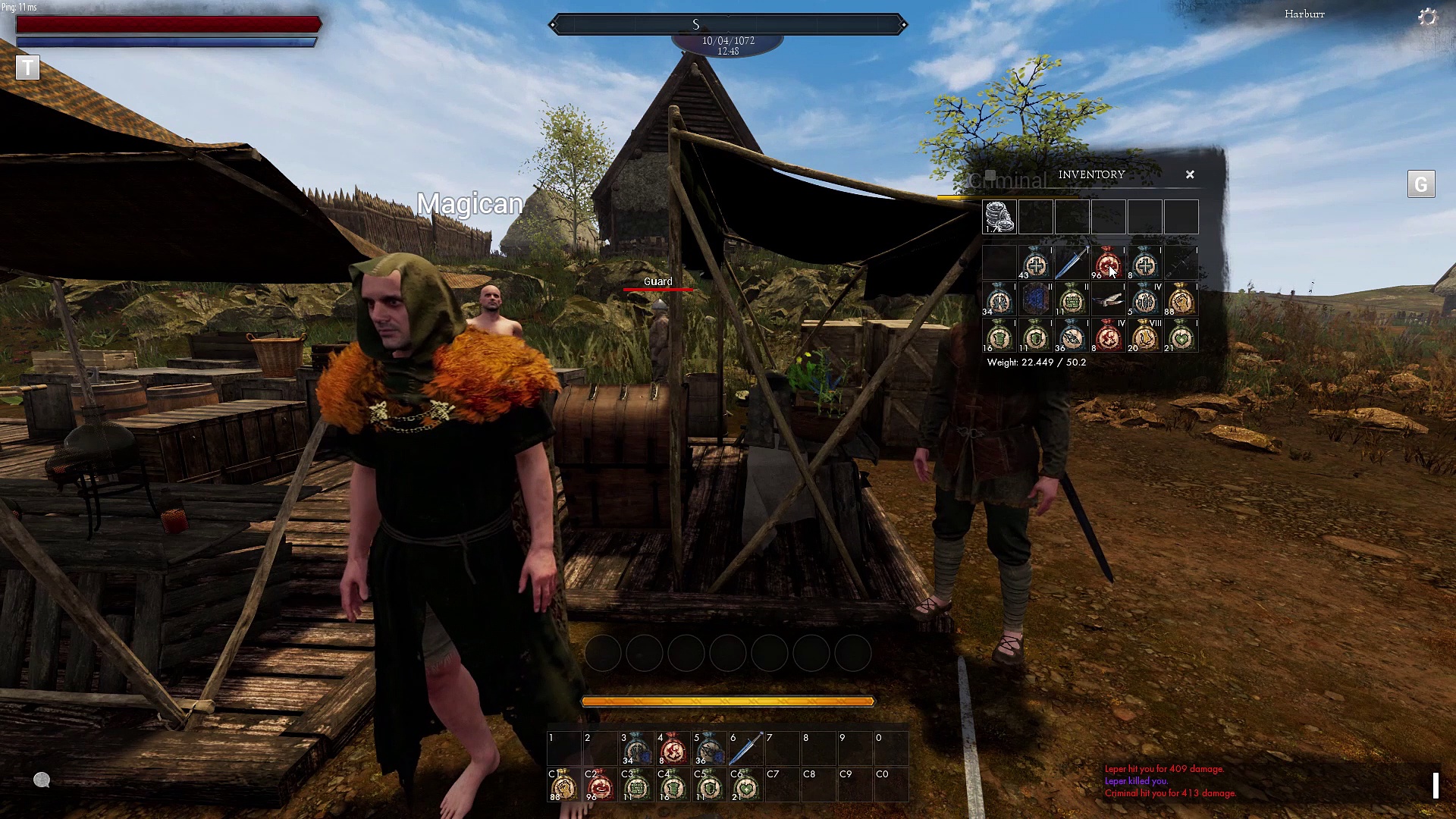Viewport: 1456px width, 819px height.
Task: Click the G button on the right edge
Action: (x=1421, y=184)
